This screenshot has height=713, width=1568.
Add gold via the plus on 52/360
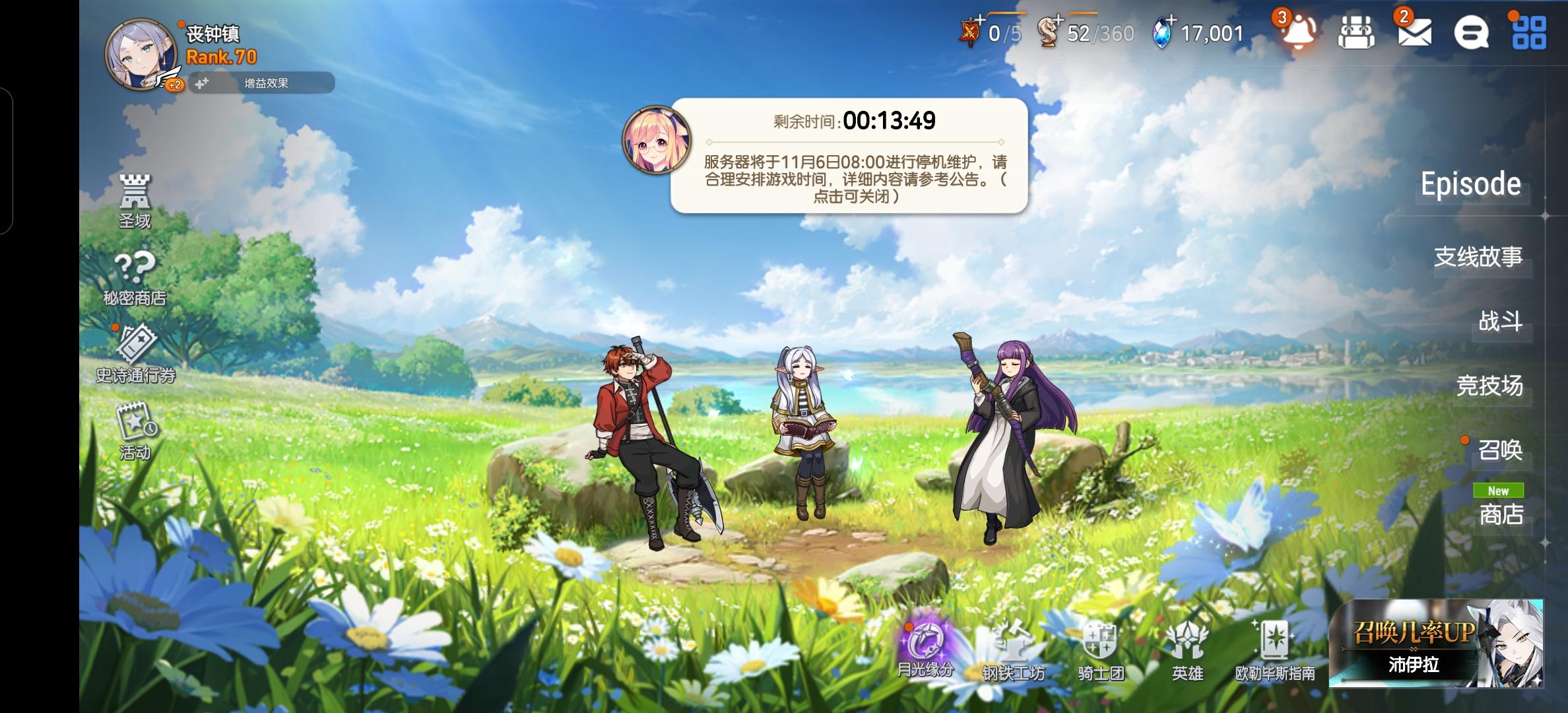1057,20
